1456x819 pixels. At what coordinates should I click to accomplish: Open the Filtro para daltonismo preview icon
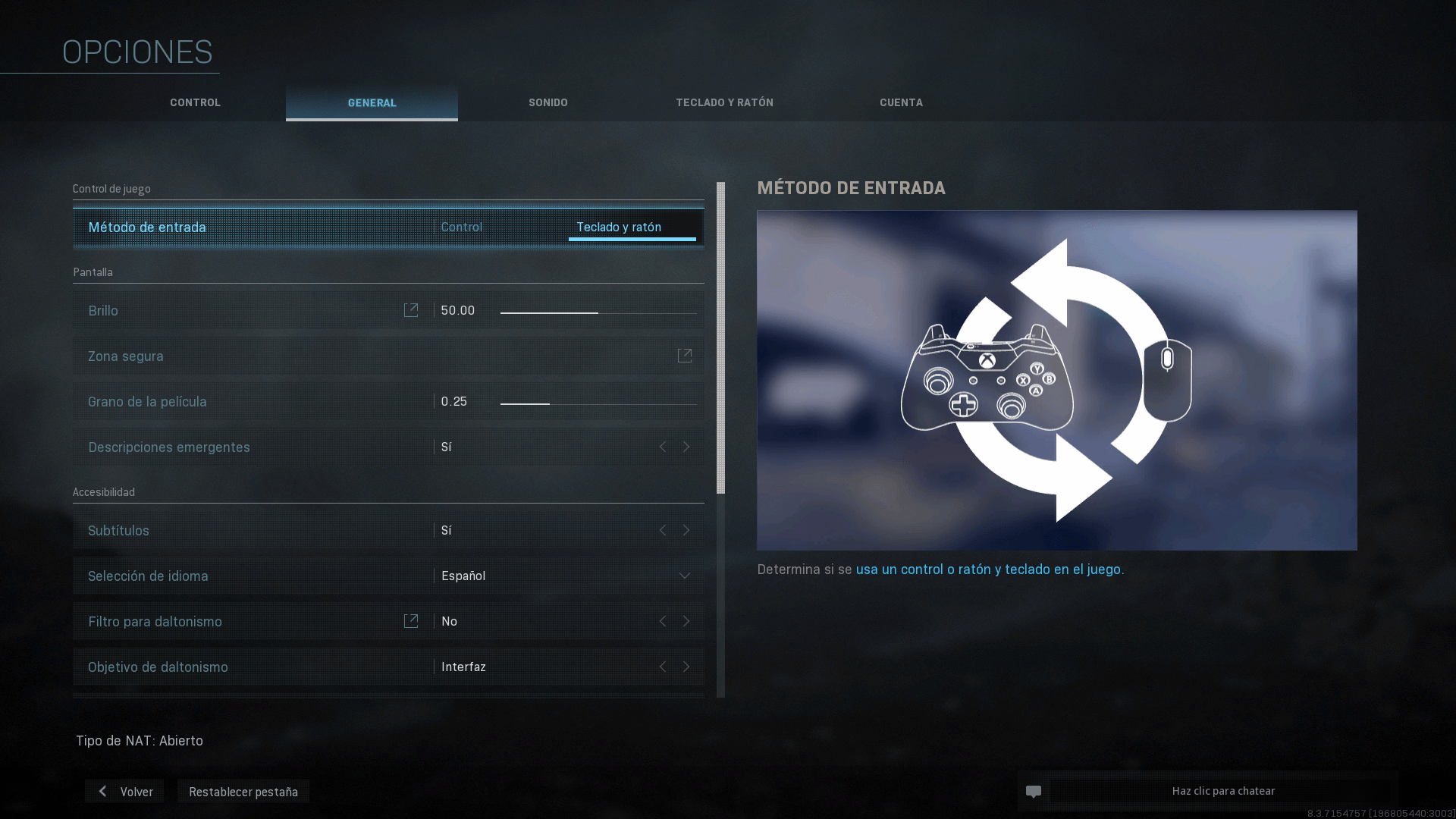click(410, 620)
